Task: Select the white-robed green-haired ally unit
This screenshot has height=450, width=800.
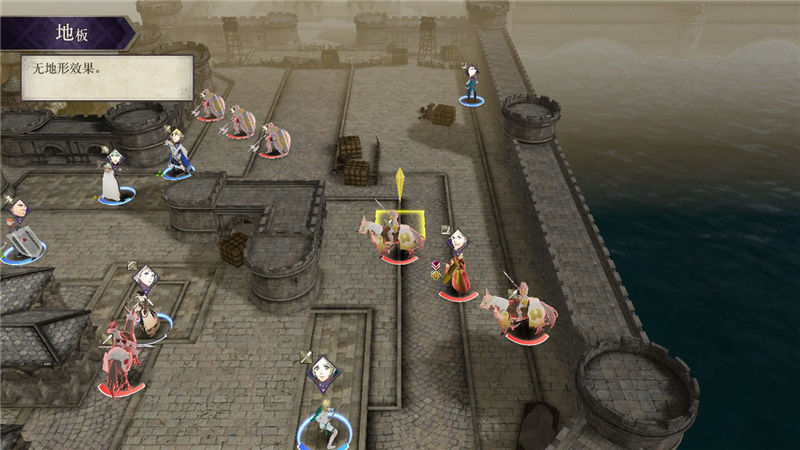Action: click(x=110, y=180)
